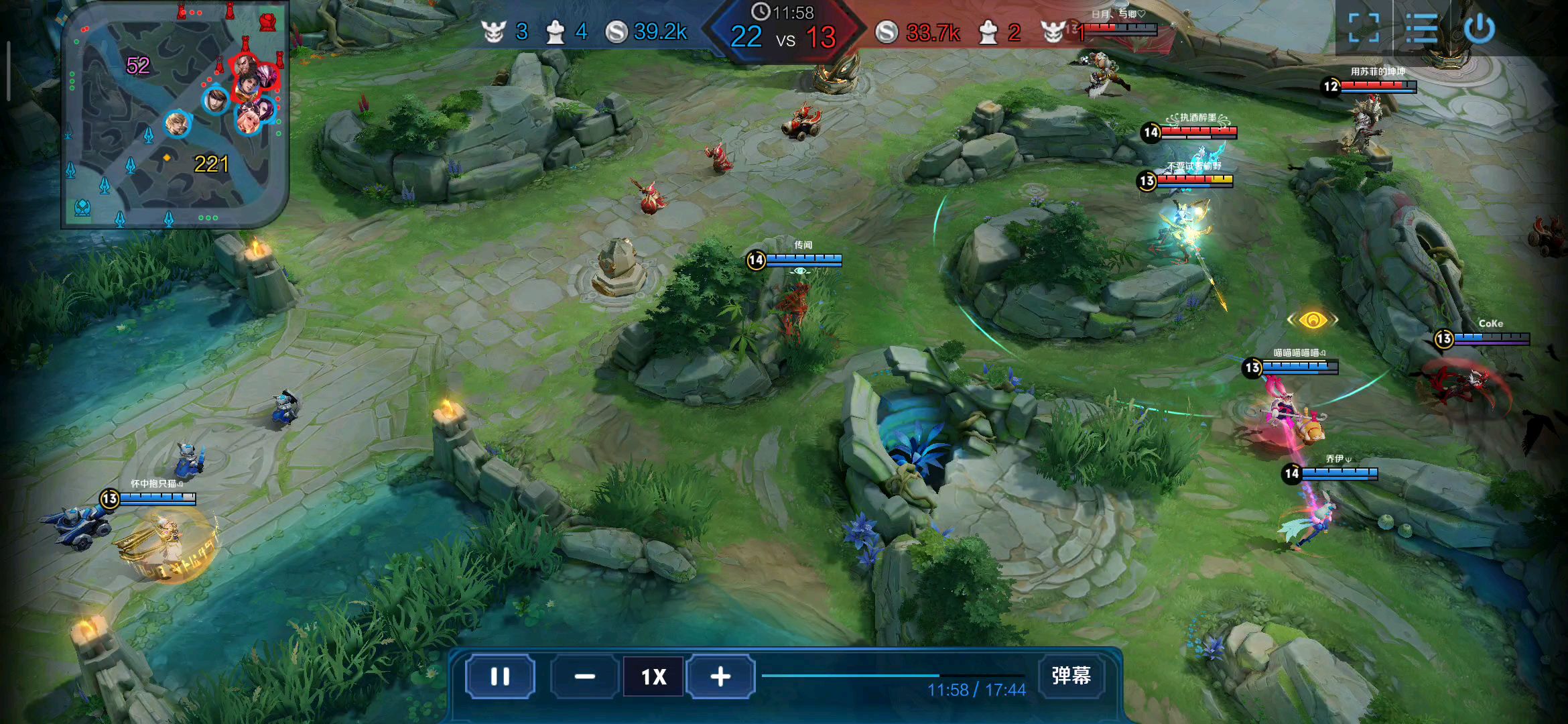
Task: Decrease replay speed with the minus button
Action: (x=584, y=676)
